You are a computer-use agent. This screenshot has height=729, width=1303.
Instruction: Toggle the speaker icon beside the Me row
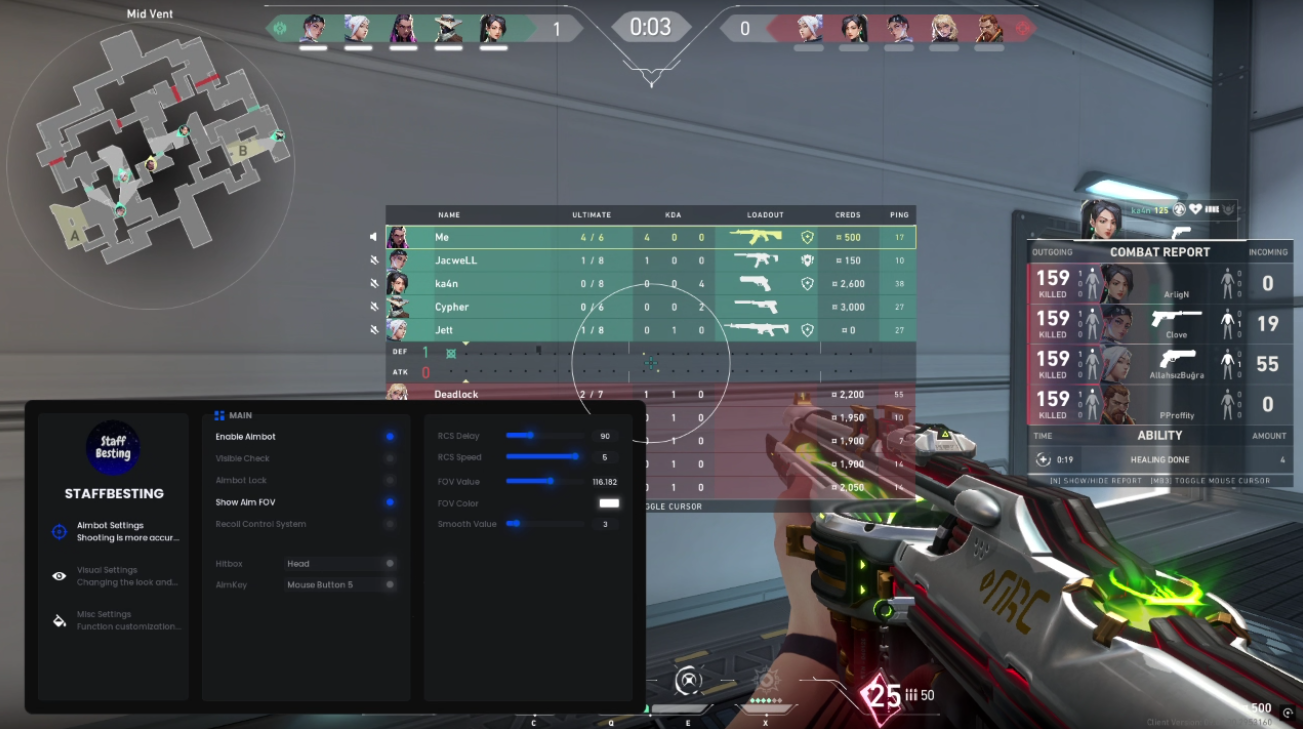tap(373, 238)
